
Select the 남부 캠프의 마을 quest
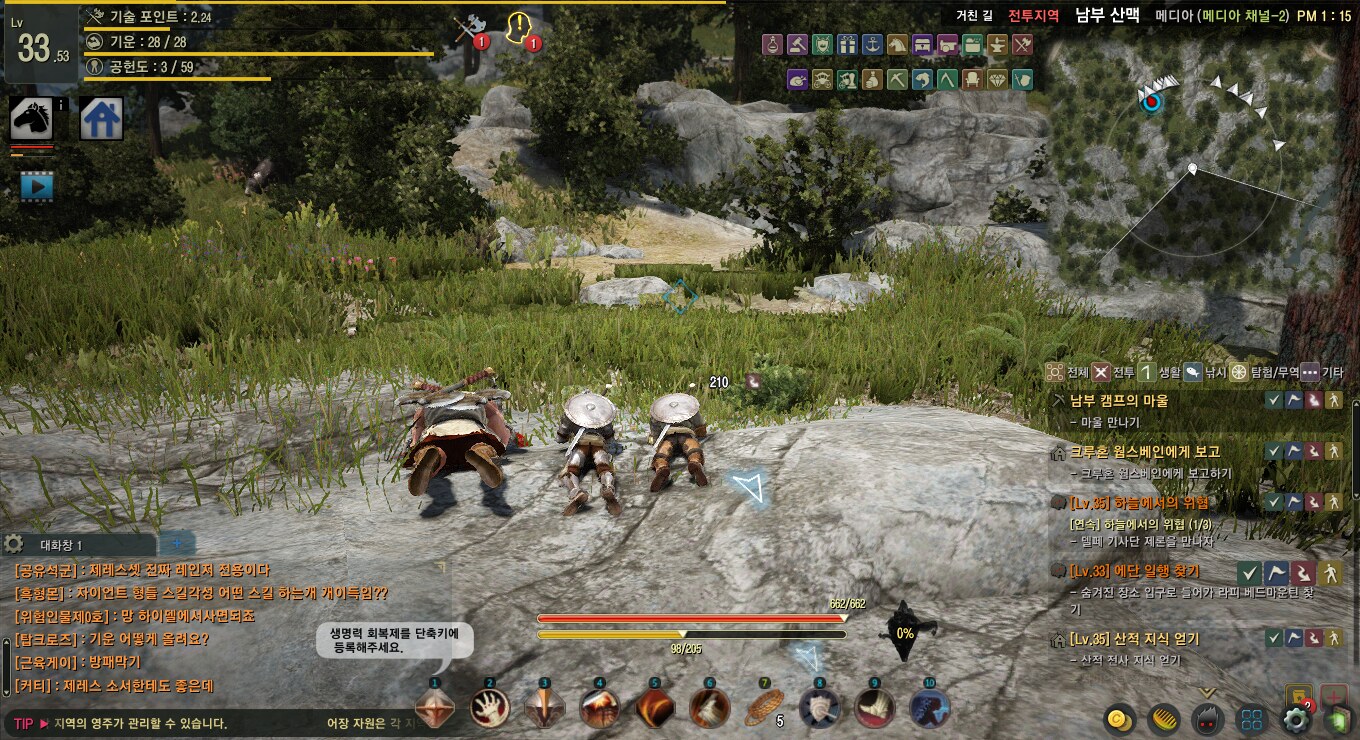click(1118, 400)
